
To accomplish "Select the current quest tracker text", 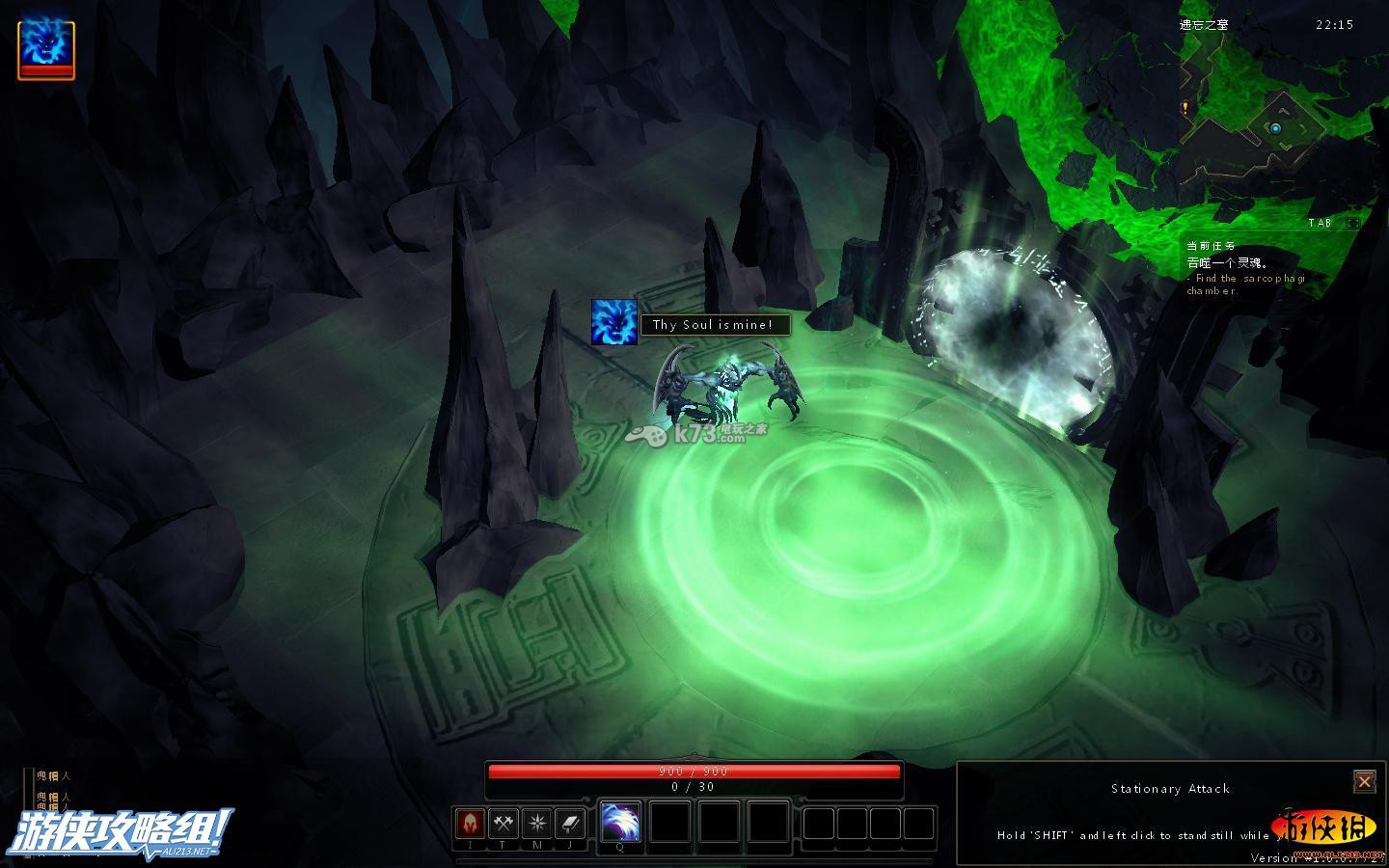I will click(x=1244, y=269).
